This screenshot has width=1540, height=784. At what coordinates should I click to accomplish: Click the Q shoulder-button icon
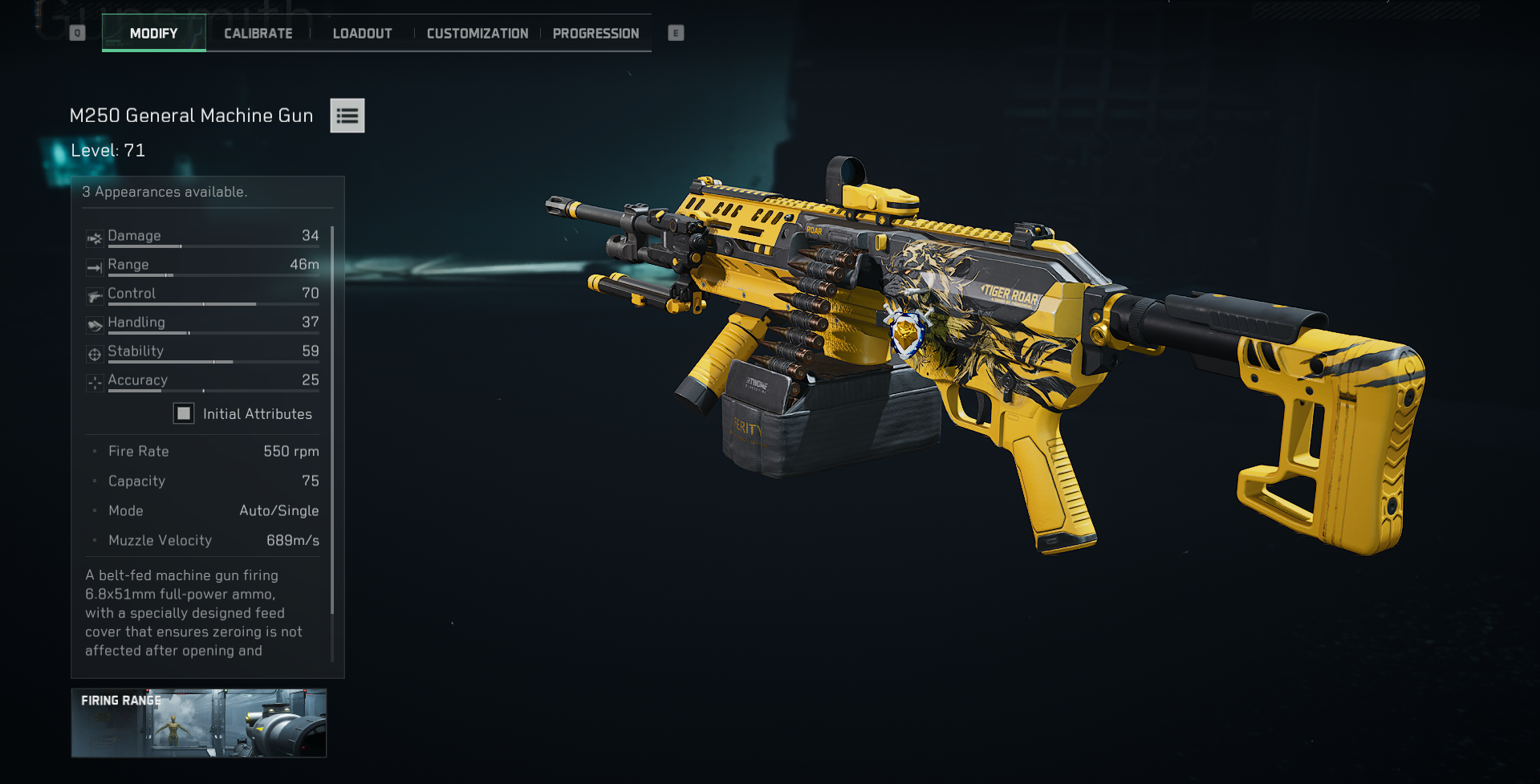tap(76, 32)
